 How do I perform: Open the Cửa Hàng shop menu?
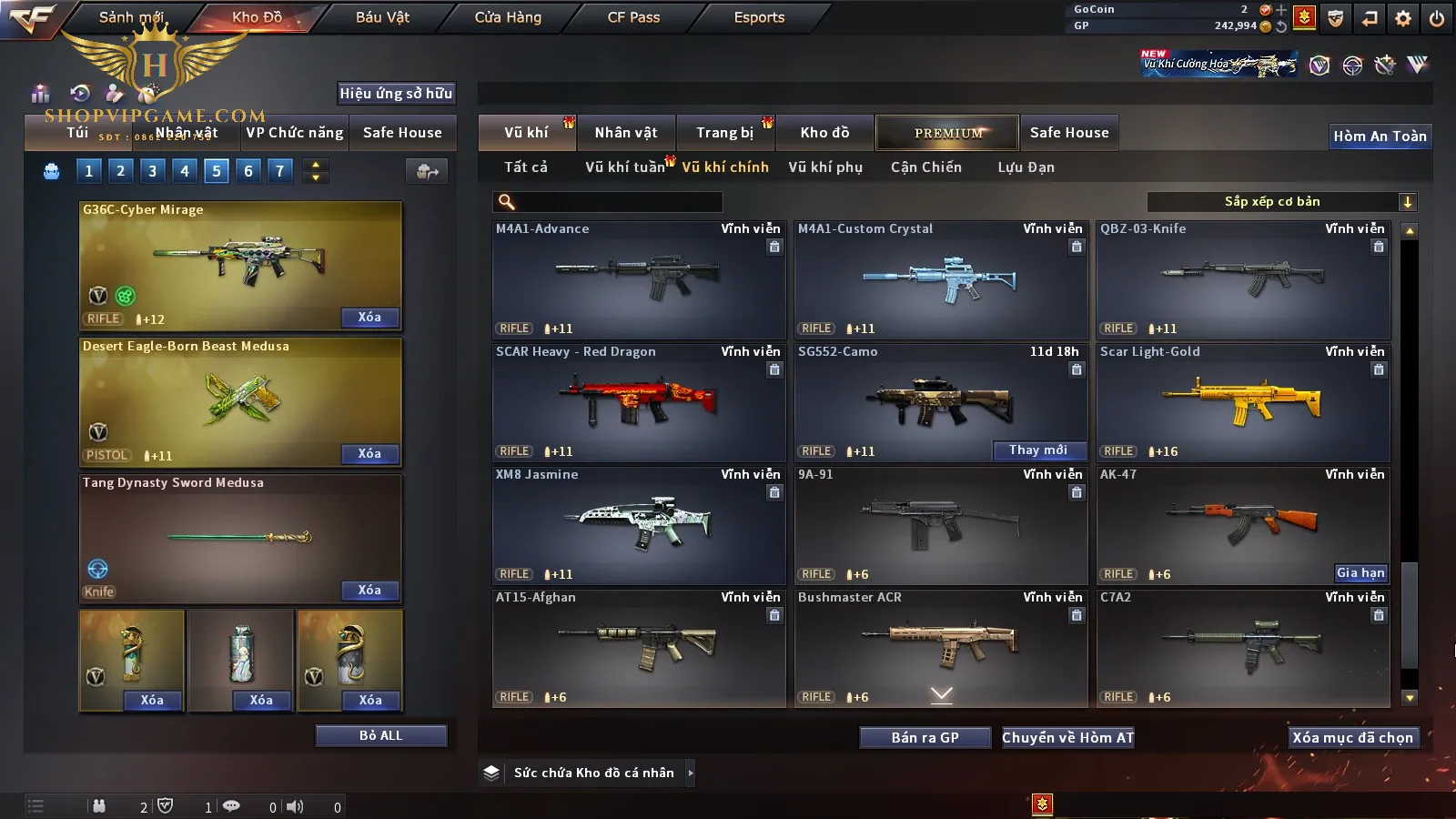(508, 17)
